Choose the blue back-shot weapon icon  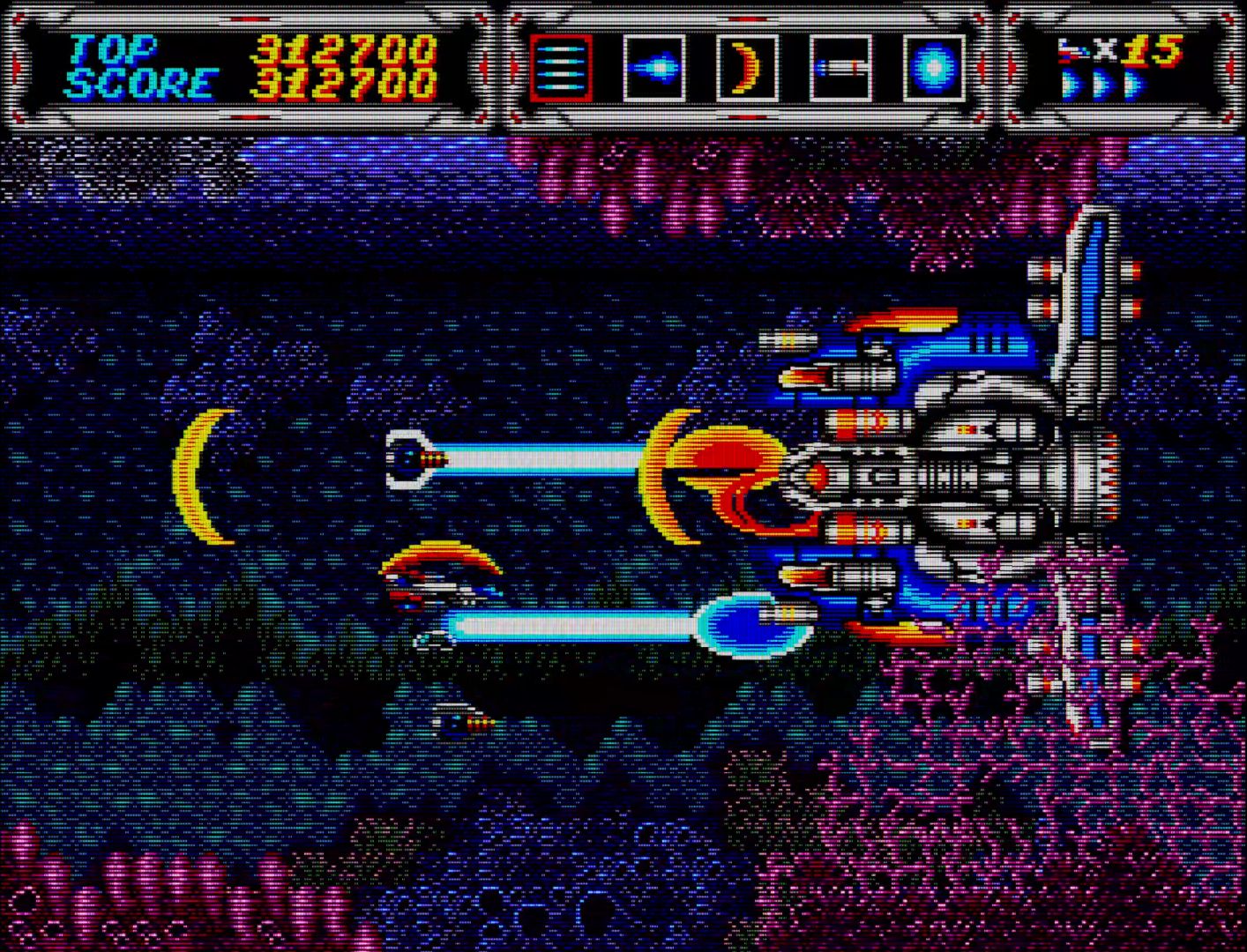pos(653,68)
